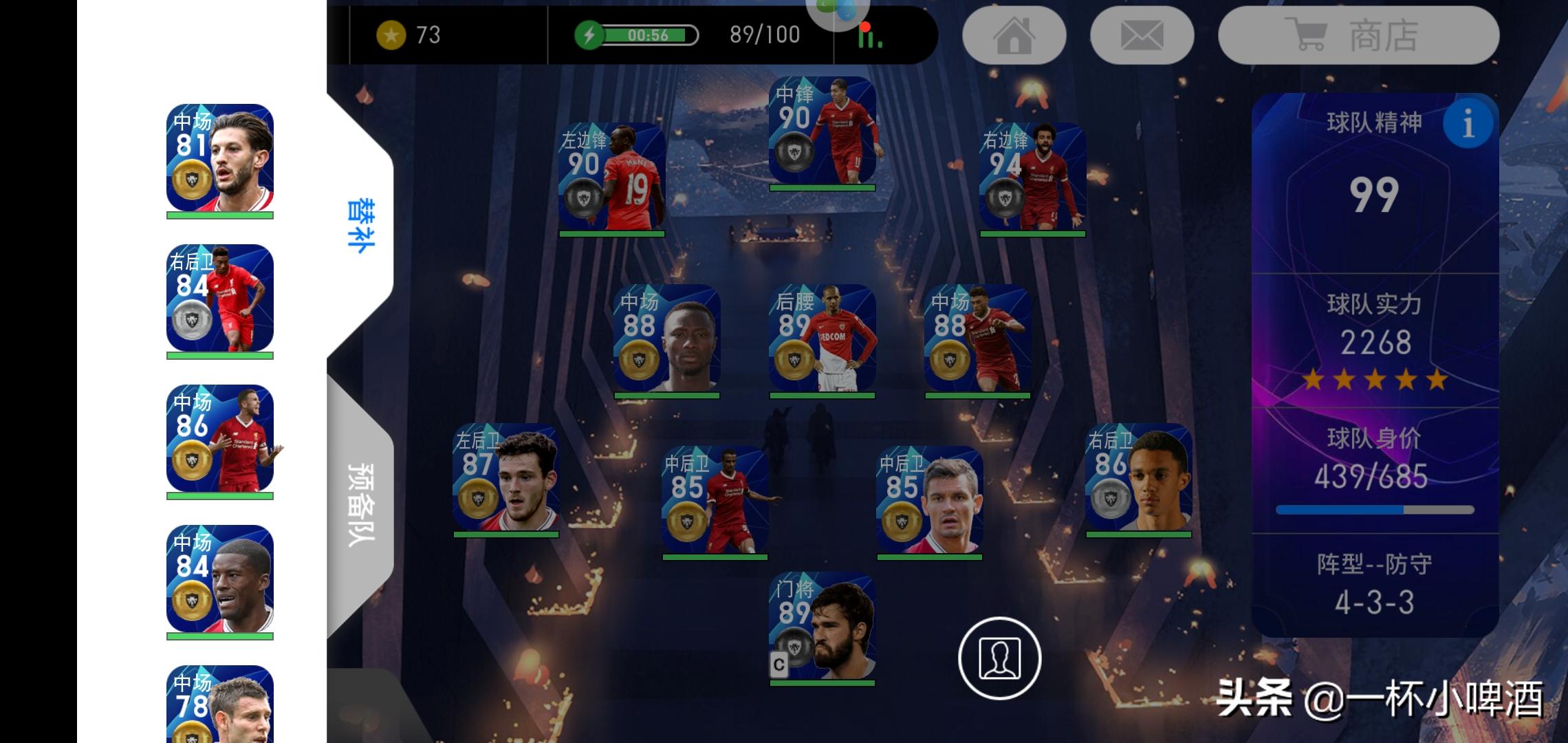Select the 94 right winger card
1568x743 pixels.
coord(1032,177)
